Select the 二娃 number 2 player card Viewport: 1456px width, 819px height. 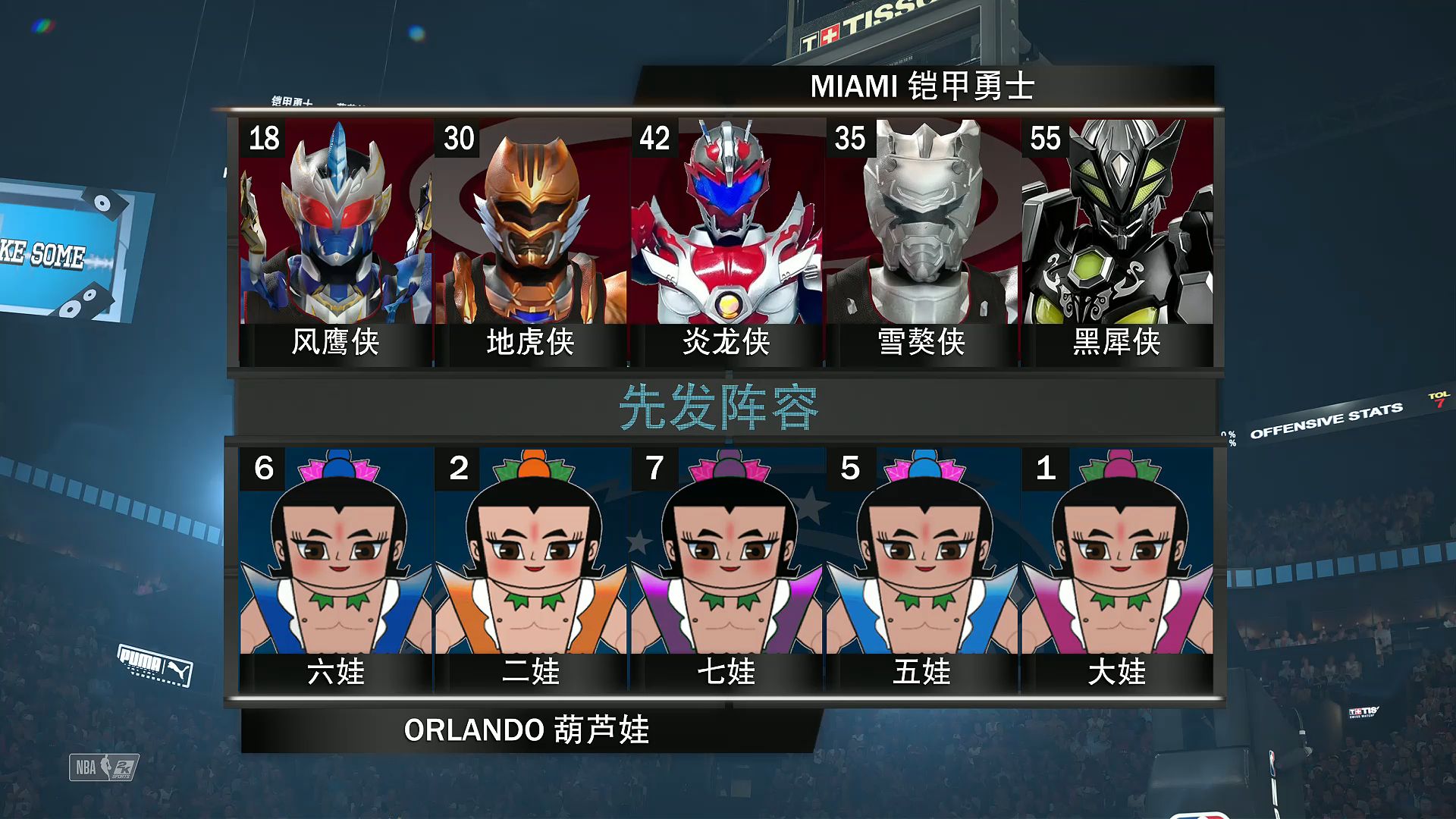[531, 569]
